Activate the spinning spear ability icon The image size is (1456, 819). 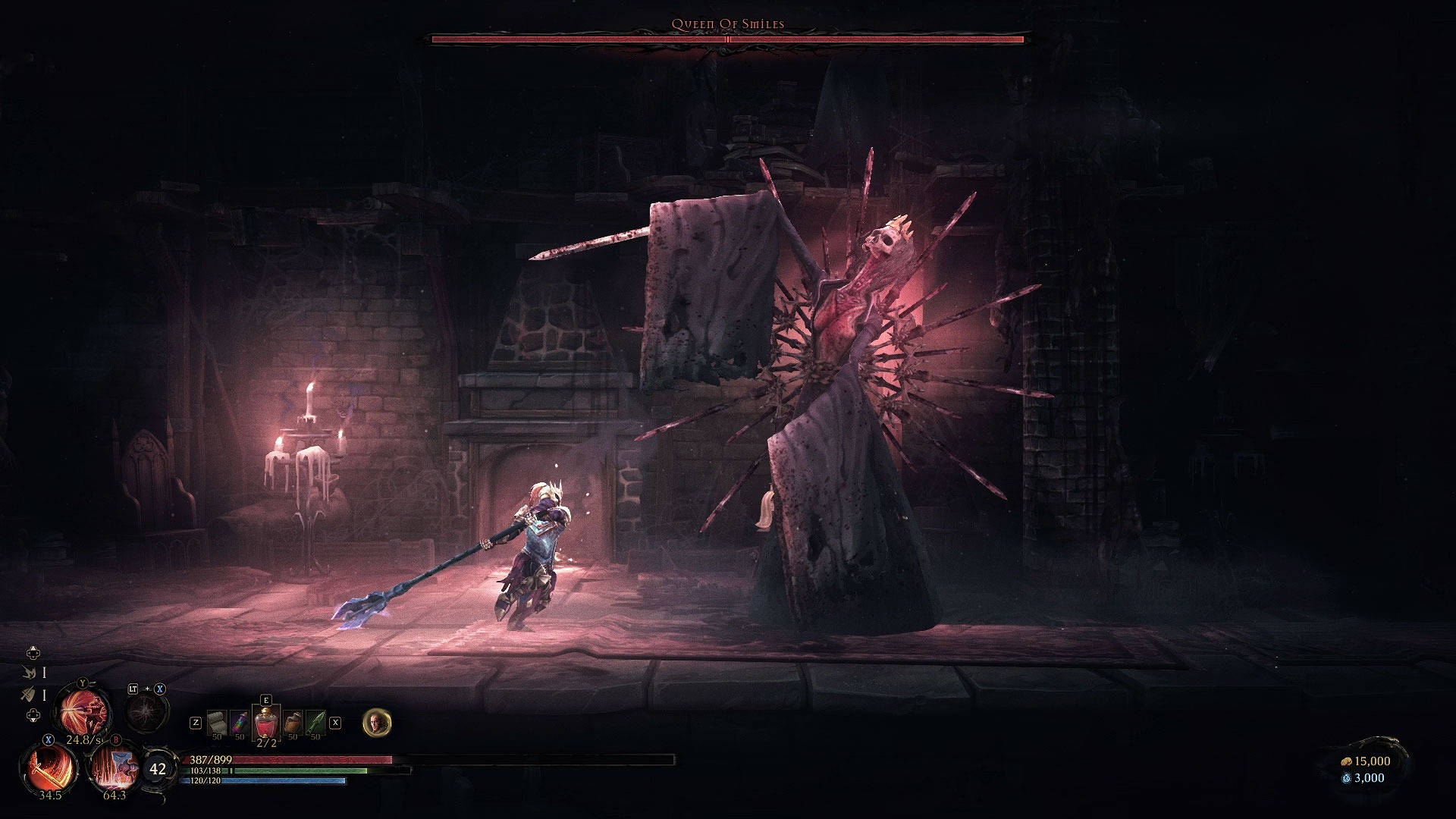86,711
